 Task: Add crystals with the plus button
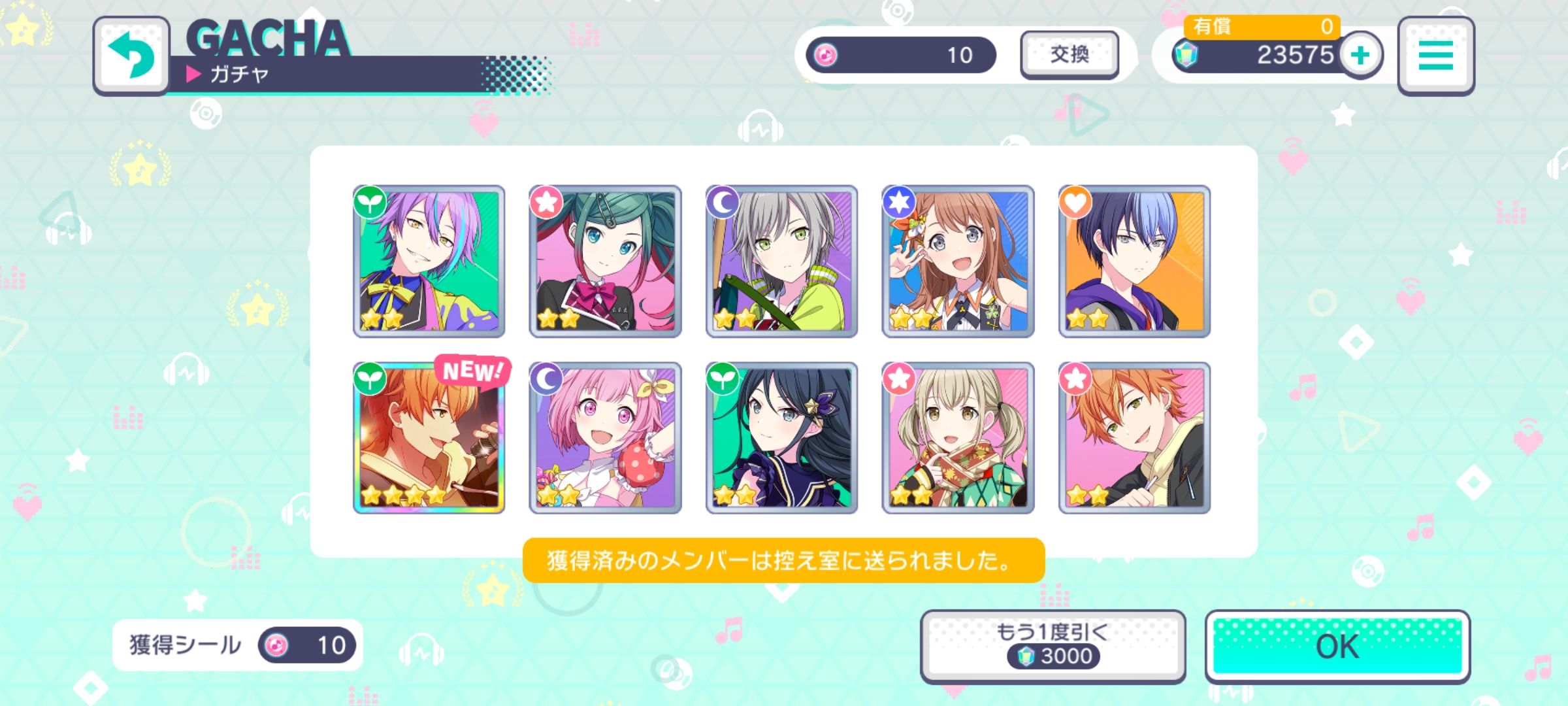click(1360, 56)
